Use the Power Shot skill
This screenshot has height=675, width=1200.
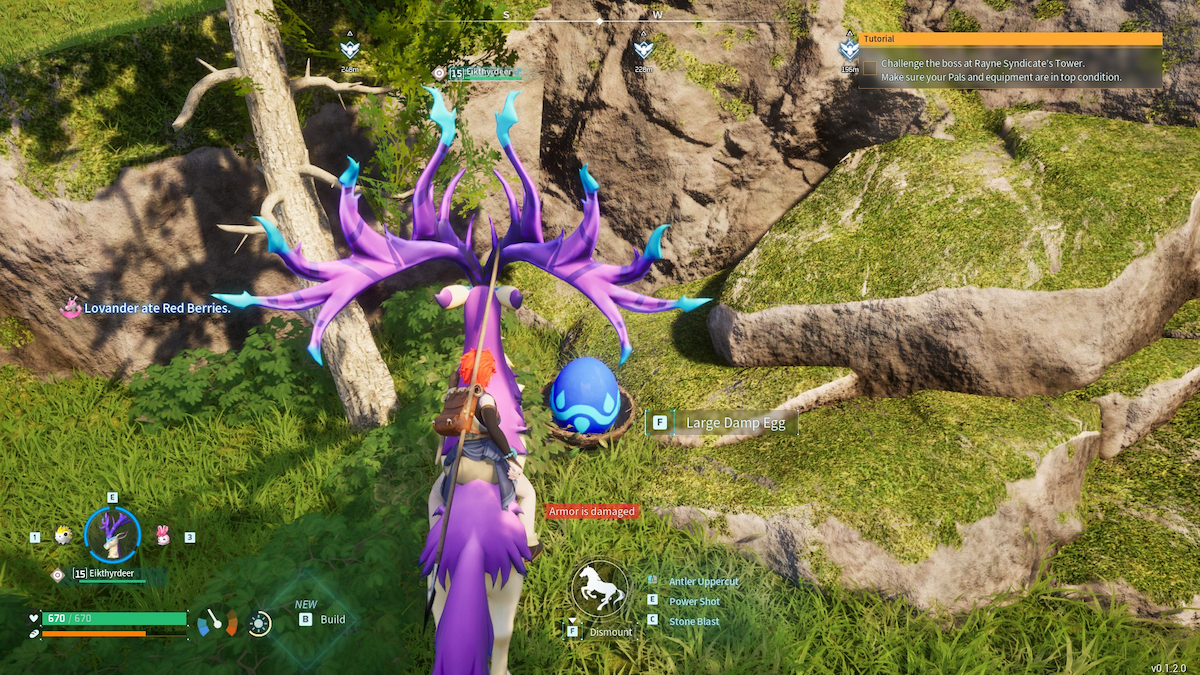(694, 601)
